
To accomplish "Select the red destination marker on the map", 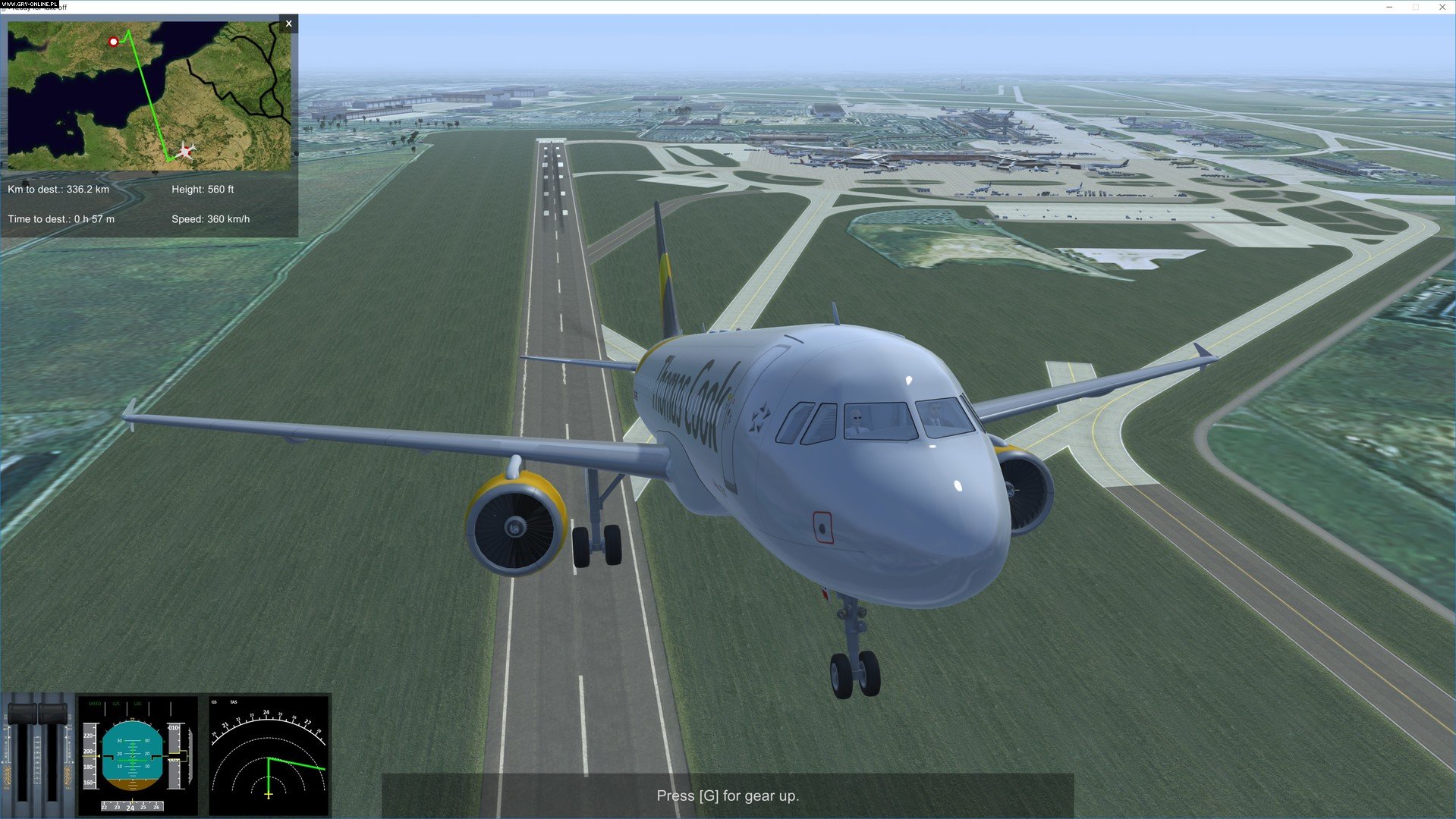I will click(x=114, y=42).
